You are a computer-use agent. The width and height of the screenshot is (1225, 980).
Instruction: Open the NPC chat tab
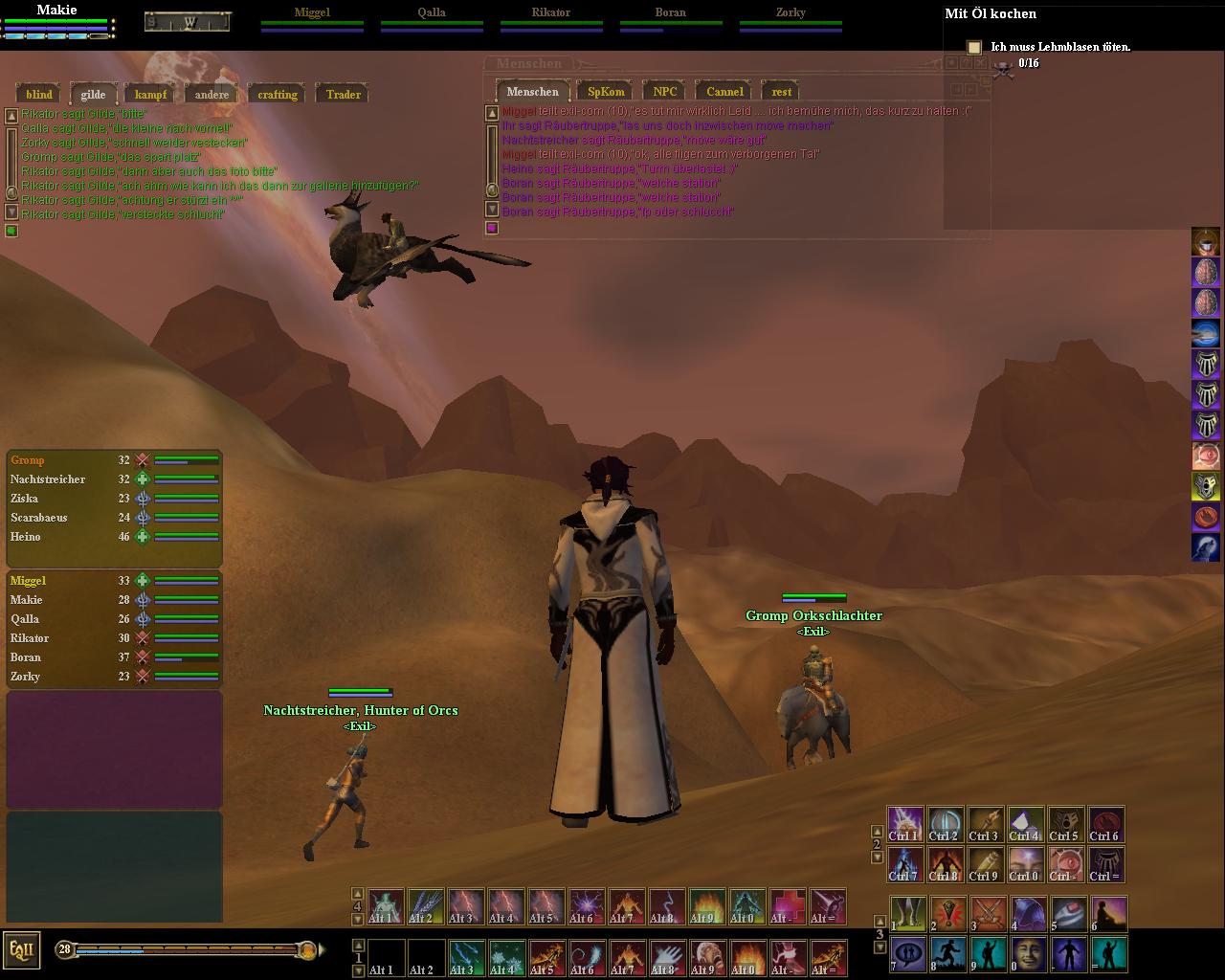pyautogui.click(x=665, y=92)
